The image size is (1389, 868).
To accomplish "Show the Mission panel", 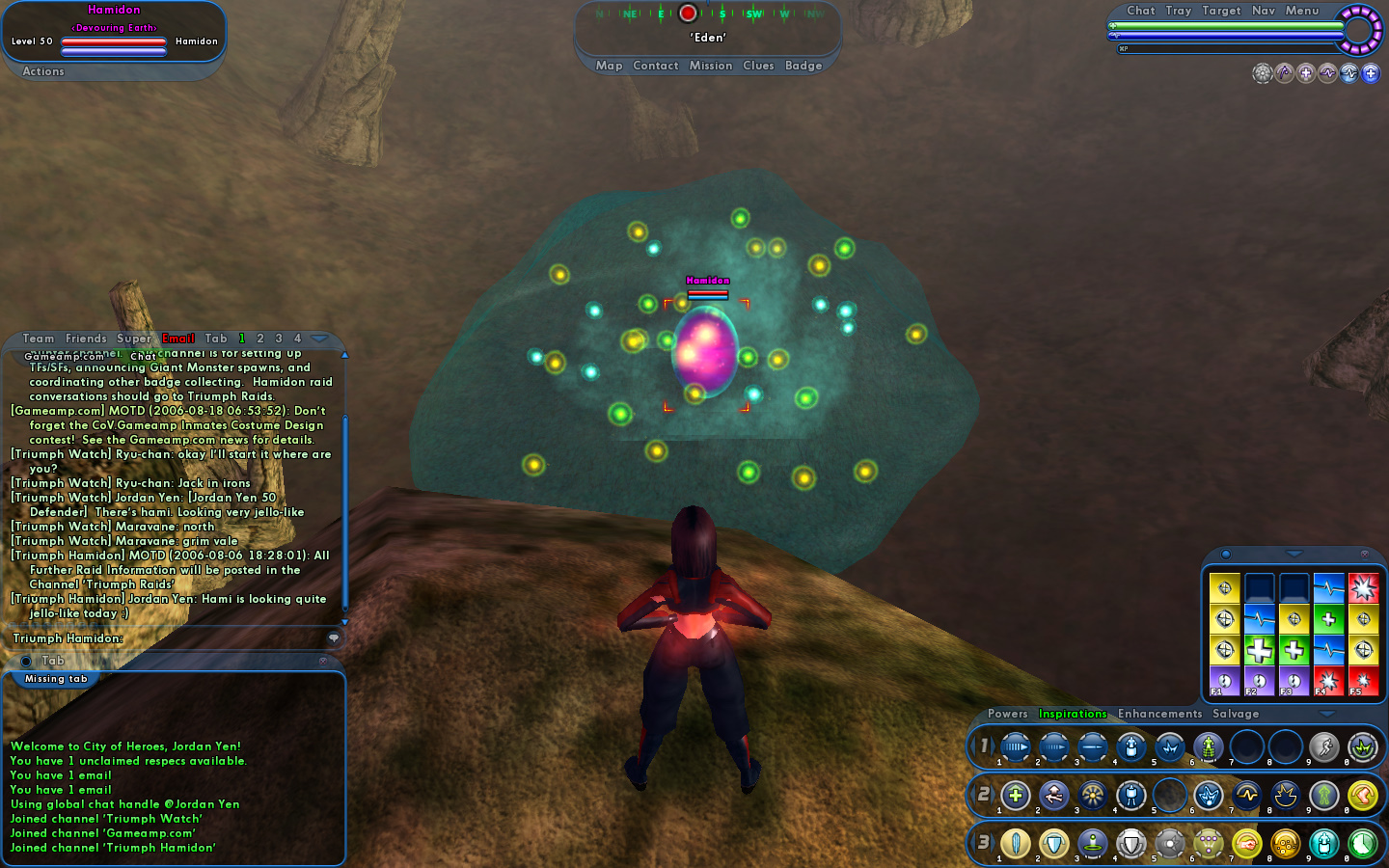I will (x=711, y=66).
